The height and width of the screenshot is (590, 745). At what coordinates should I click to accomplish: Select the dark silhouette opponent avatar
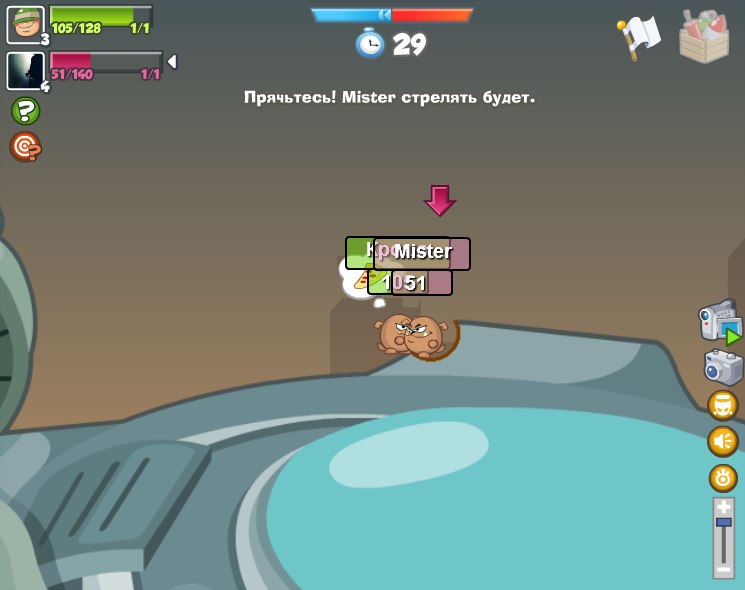tap(25, 71)
